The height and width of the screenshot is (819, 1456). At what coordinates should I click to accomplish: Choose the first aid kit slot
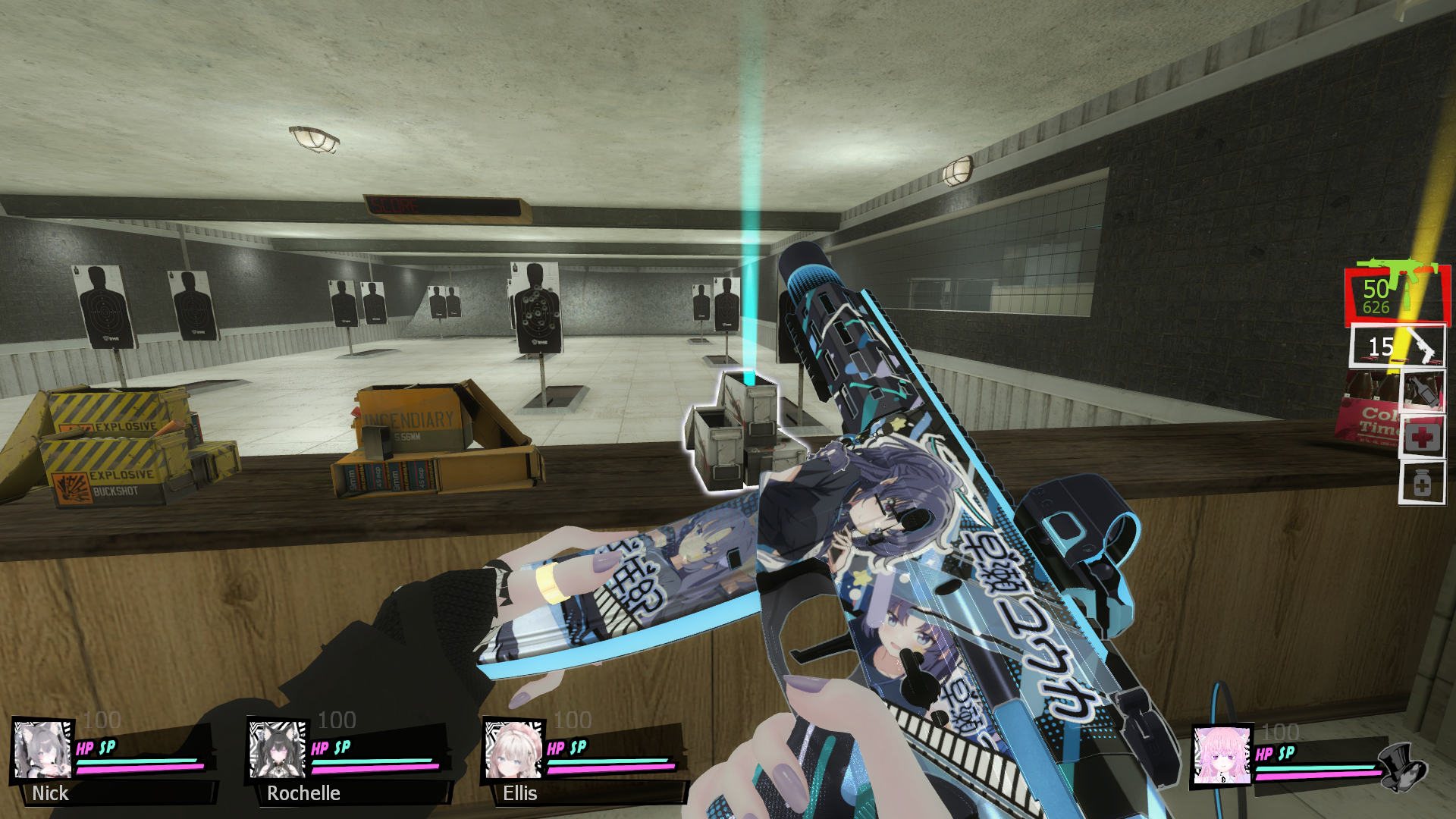[x=1422, y=437]
